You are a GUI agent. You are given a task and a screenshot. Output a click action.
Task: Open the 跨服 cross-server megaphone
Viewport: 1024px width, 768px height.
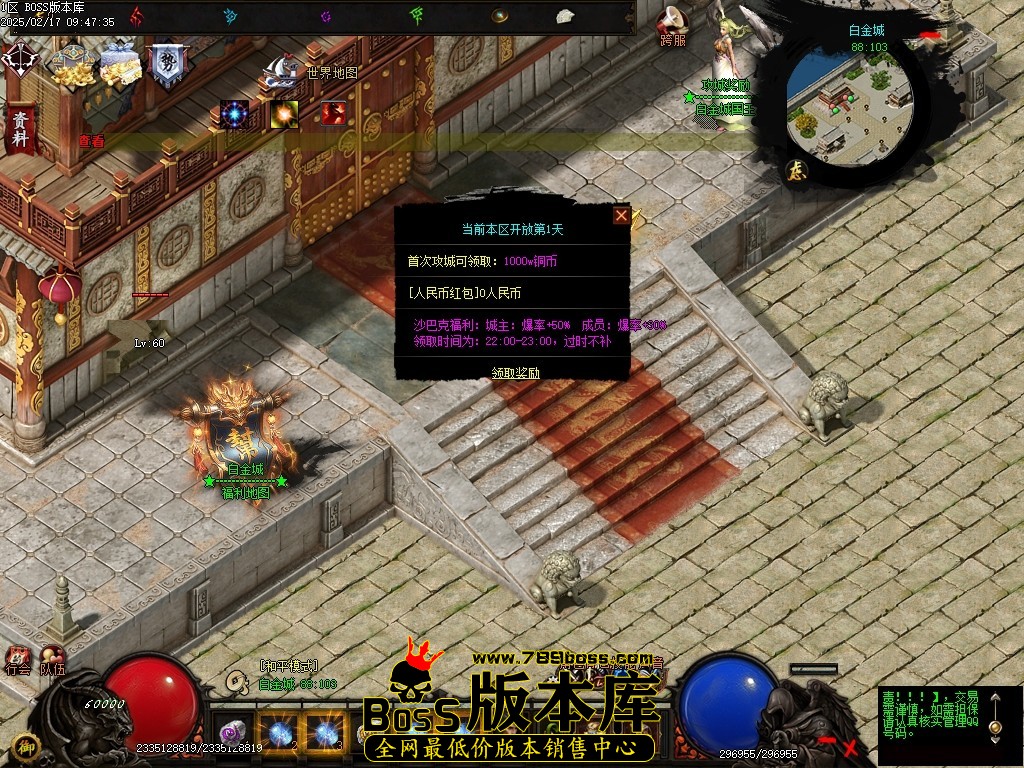tap(673, 25)
